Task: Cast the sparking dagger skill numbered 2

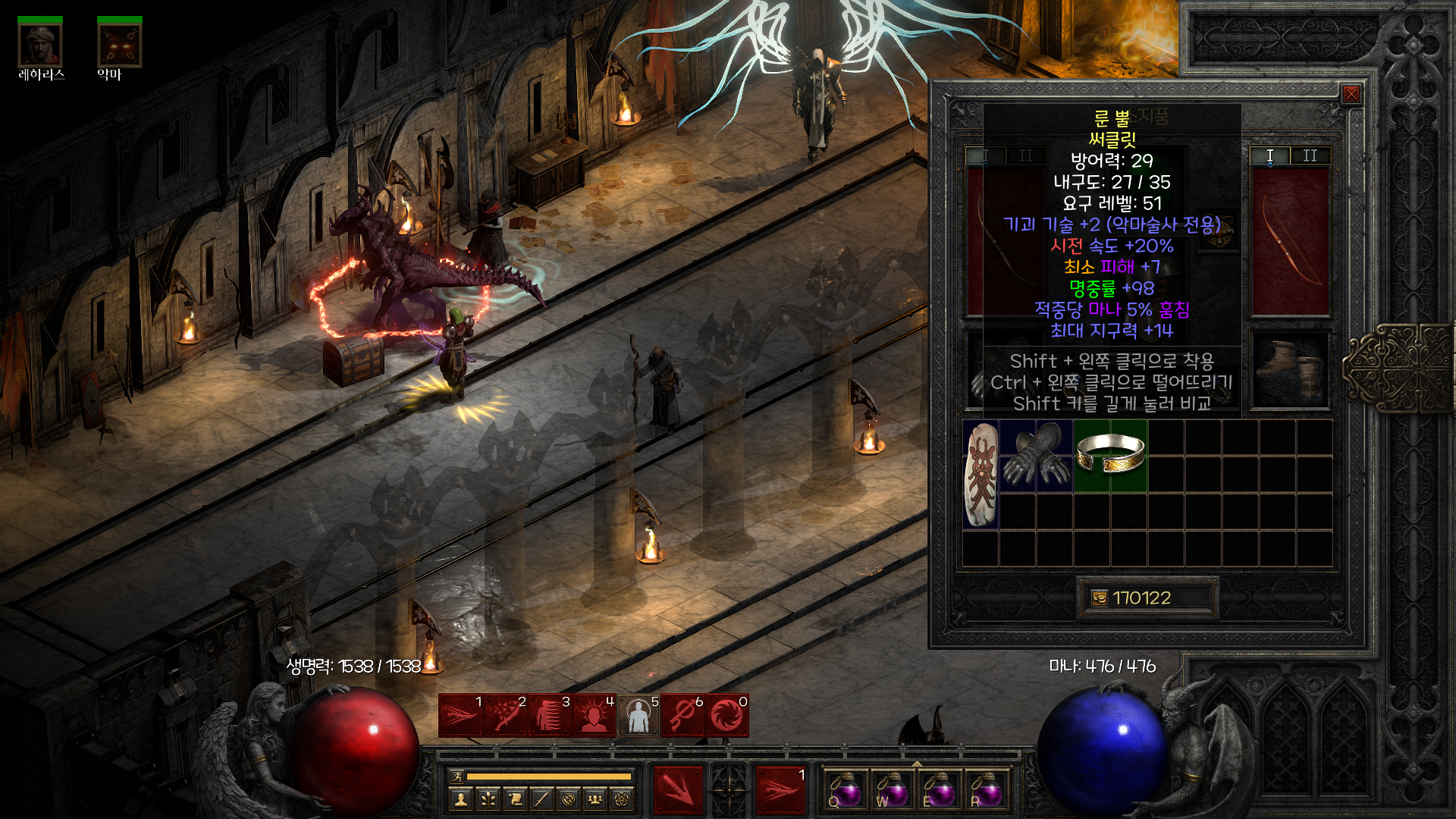Action: click(x=505, y=716)
